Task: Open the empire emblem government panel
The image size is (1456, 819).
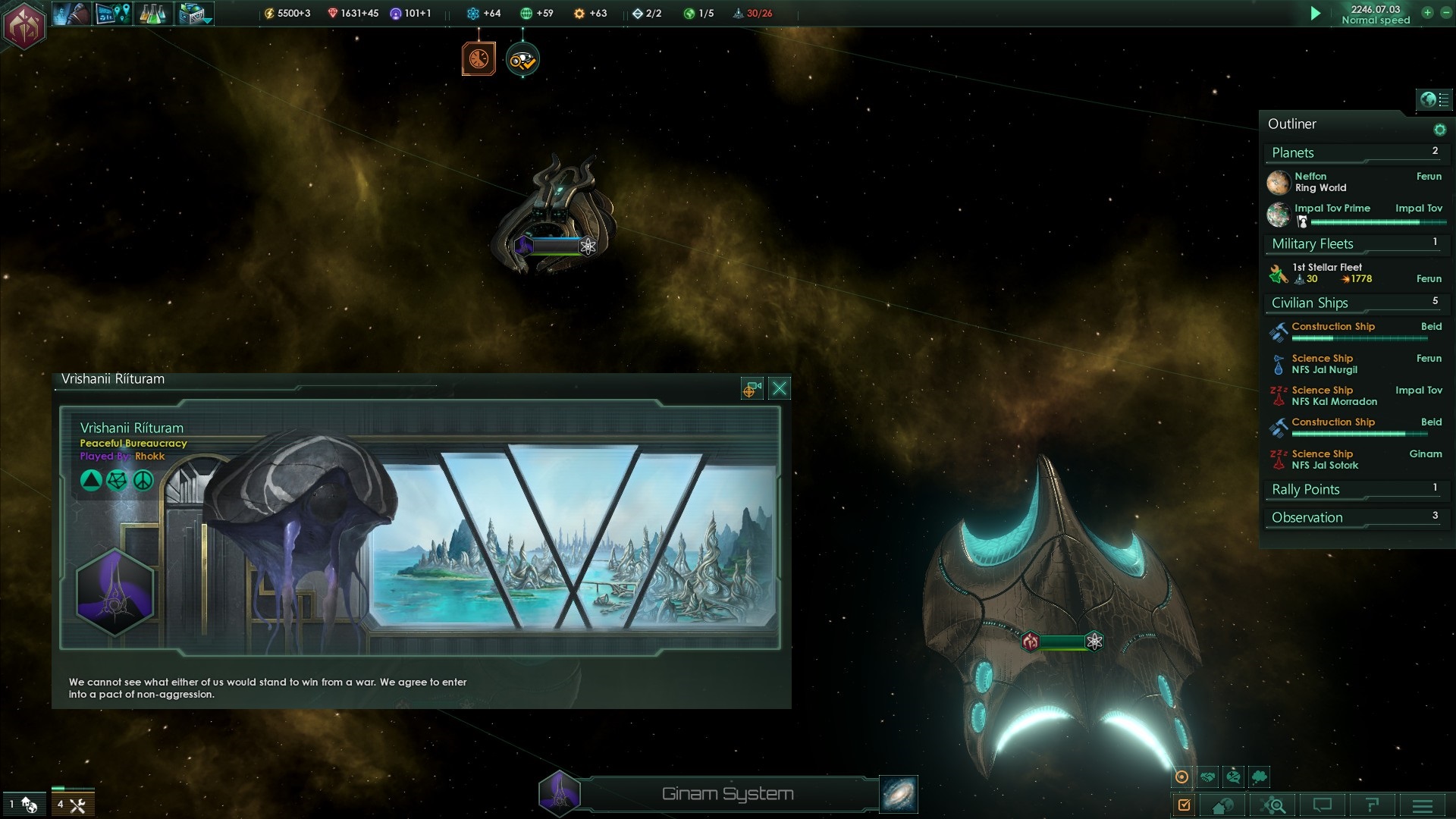Action: [x=24, y=27]
